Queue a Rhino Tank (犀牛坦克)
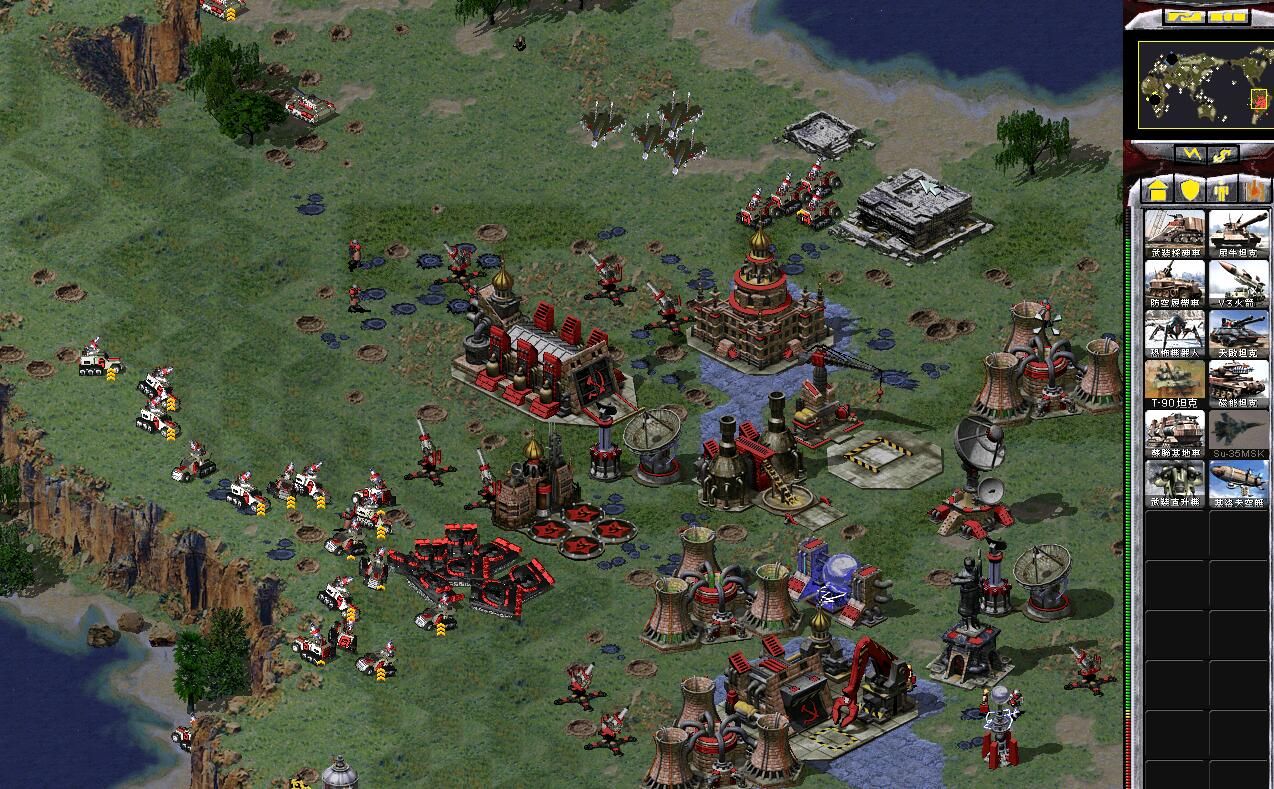 click(x=1239, y=234)
